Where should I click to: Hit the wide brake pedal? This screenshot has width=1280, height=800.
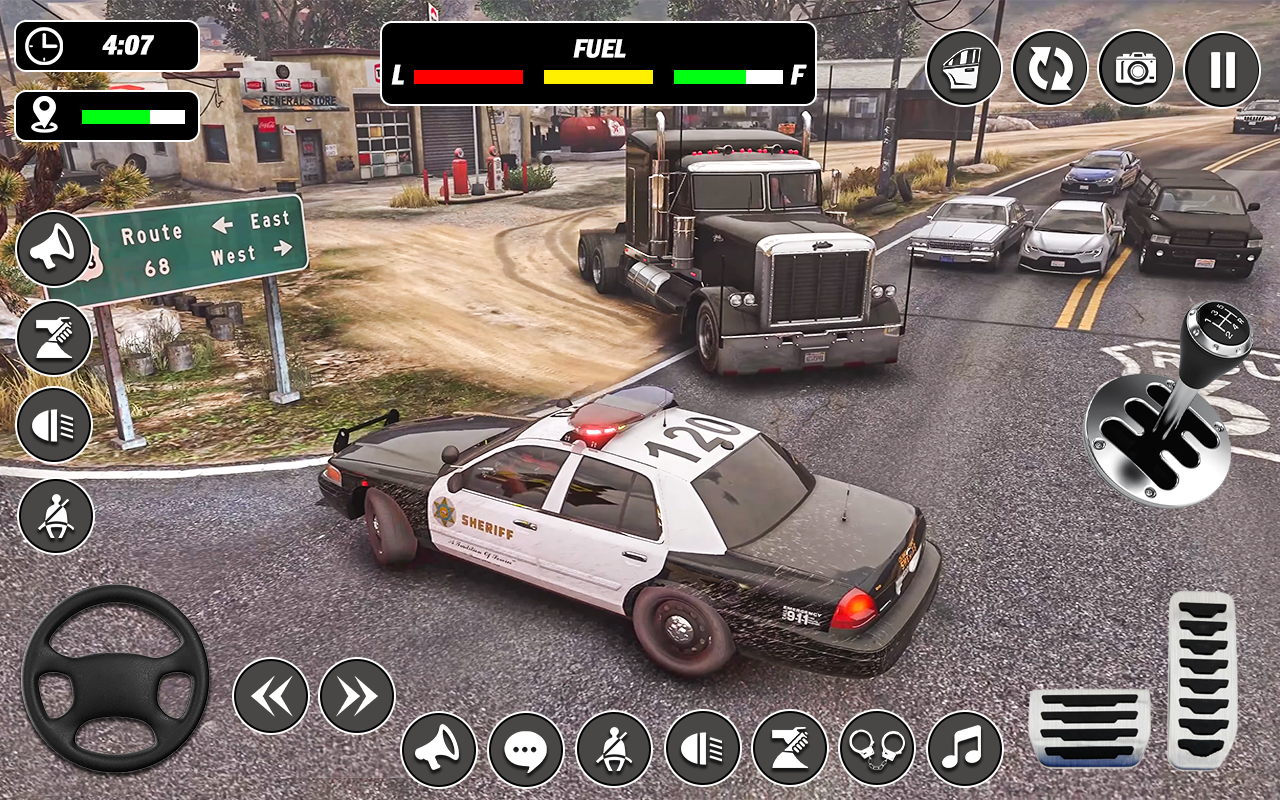point(1089,727)
